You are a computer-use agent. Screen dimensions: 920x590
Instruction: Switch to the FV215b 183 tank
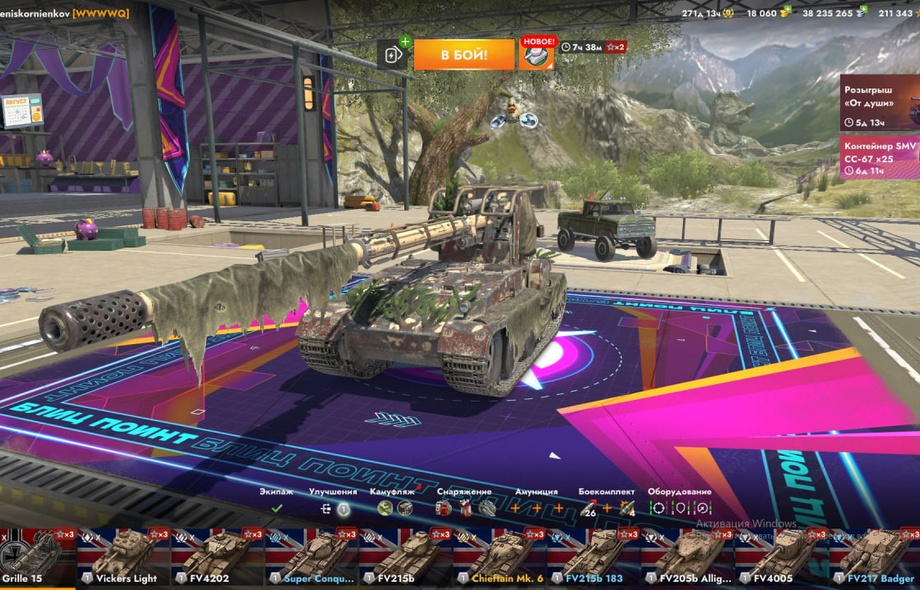click(593, 556)
